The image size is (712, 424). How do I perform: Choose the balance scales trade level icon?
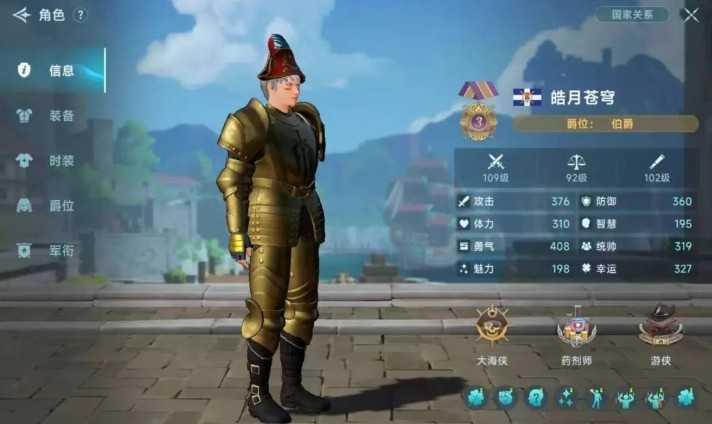[576, 161]
